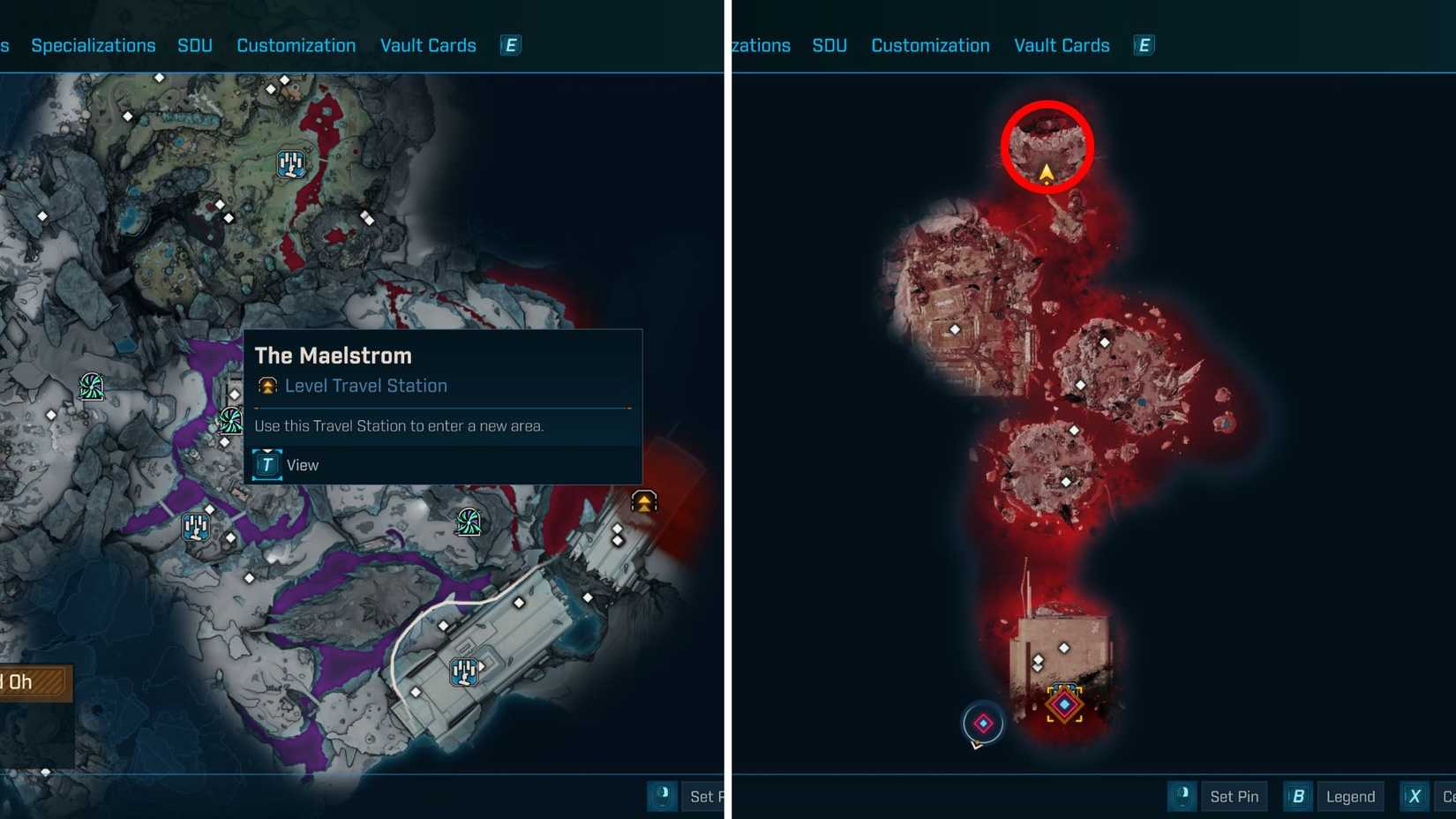Click the green Catch-a-Ride icon near purple zone

[229, 422]
